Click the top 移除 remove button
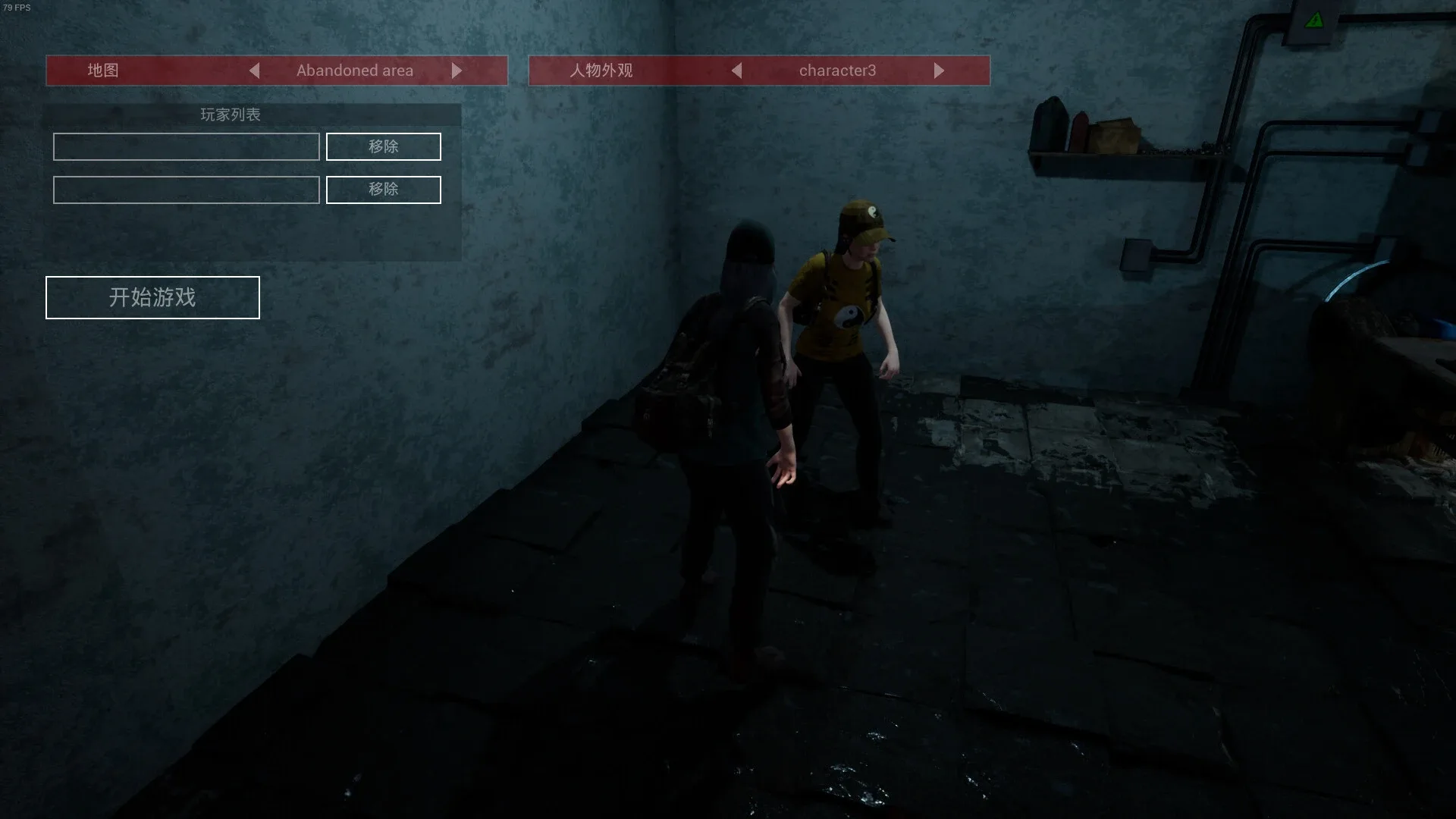 tap(383, 146)
